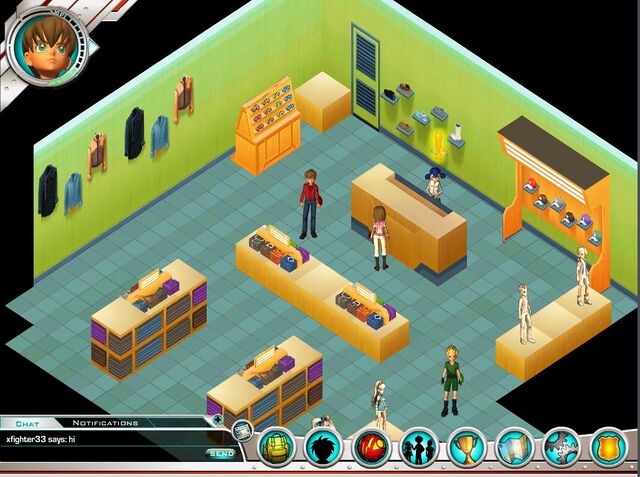Open the friends silhouettes icon
This screenshot has height=477, width=640.
click(x=420, y=447)
